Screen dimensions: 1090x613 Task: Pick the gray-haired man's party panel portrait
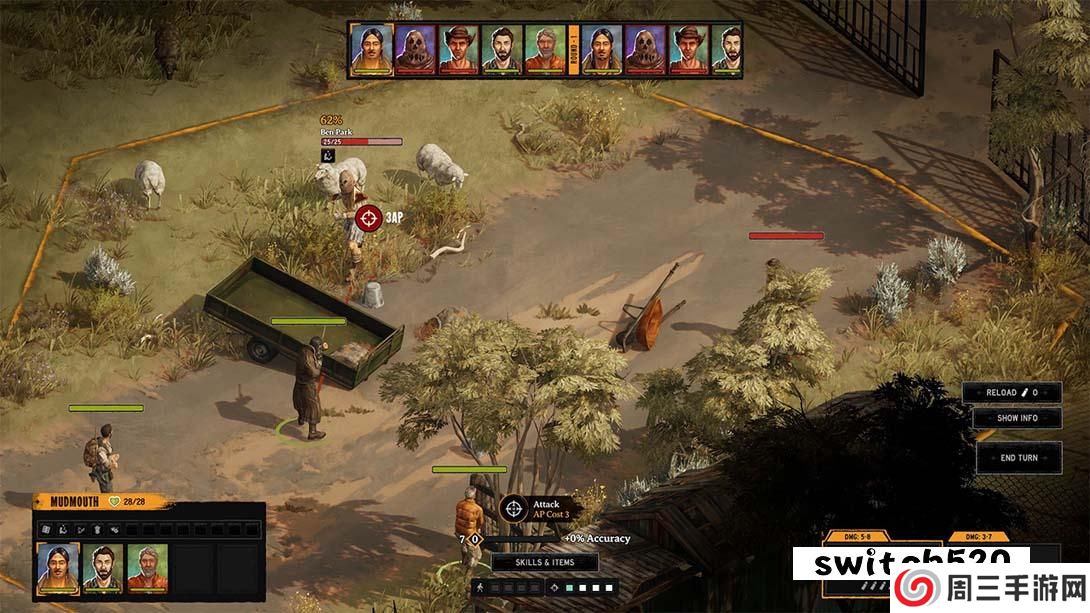coord(146,568)
